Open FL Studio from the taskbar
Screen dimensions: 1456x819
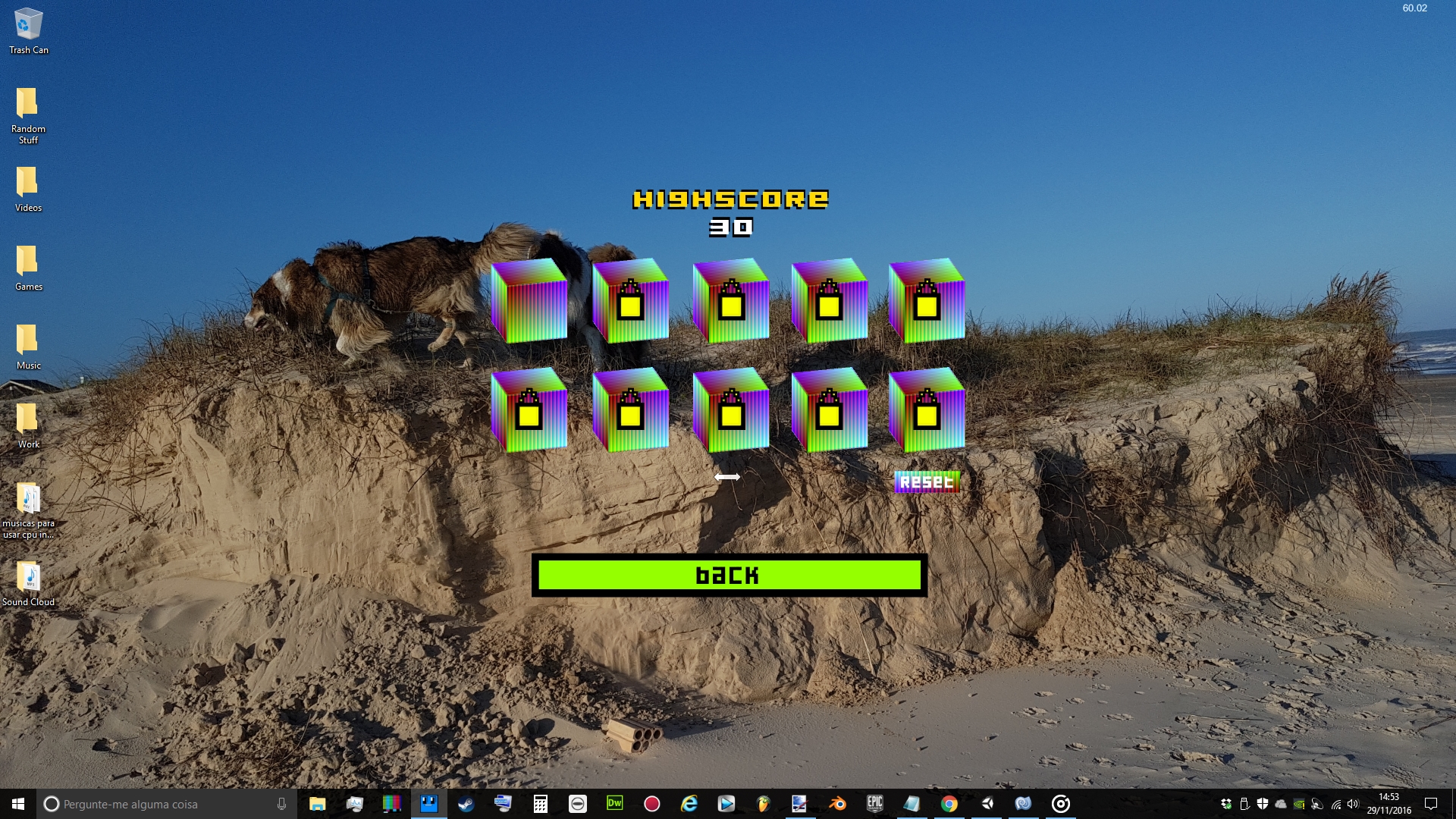(x=762, y=804)
